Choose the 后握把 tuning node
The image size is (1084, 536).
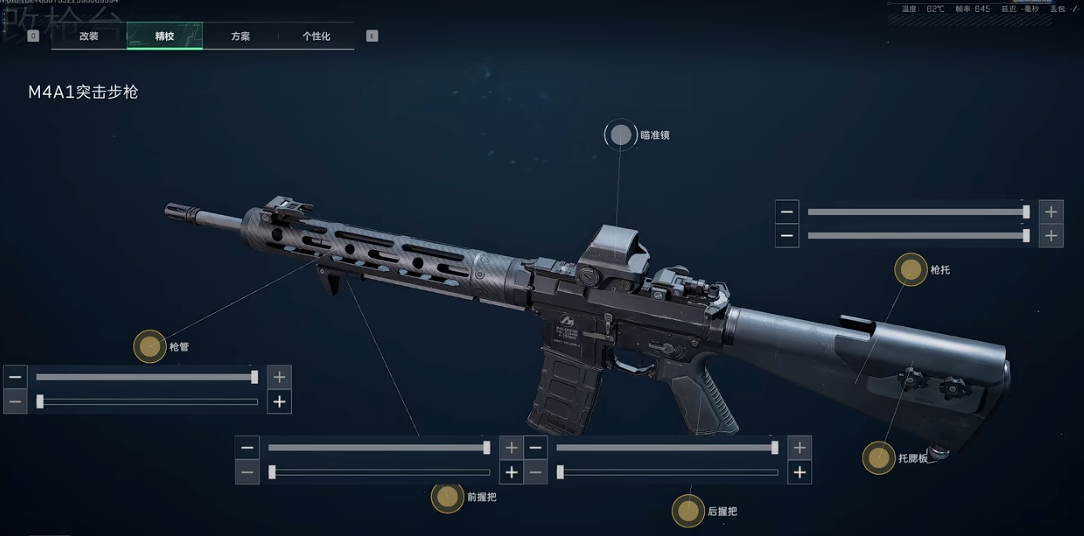pyautogui.click(x=688, y=511)
